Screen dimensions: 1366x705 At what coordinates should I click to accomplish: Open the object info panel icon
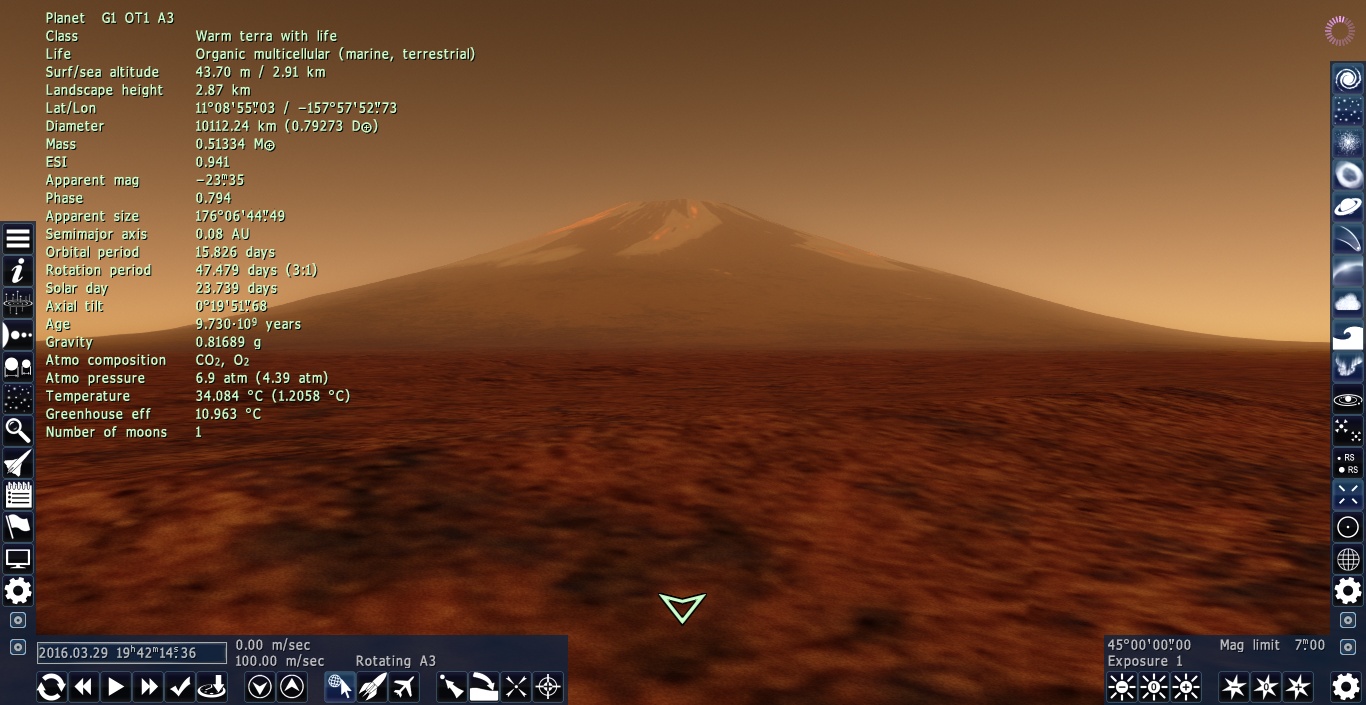click(x=18, y=271)
